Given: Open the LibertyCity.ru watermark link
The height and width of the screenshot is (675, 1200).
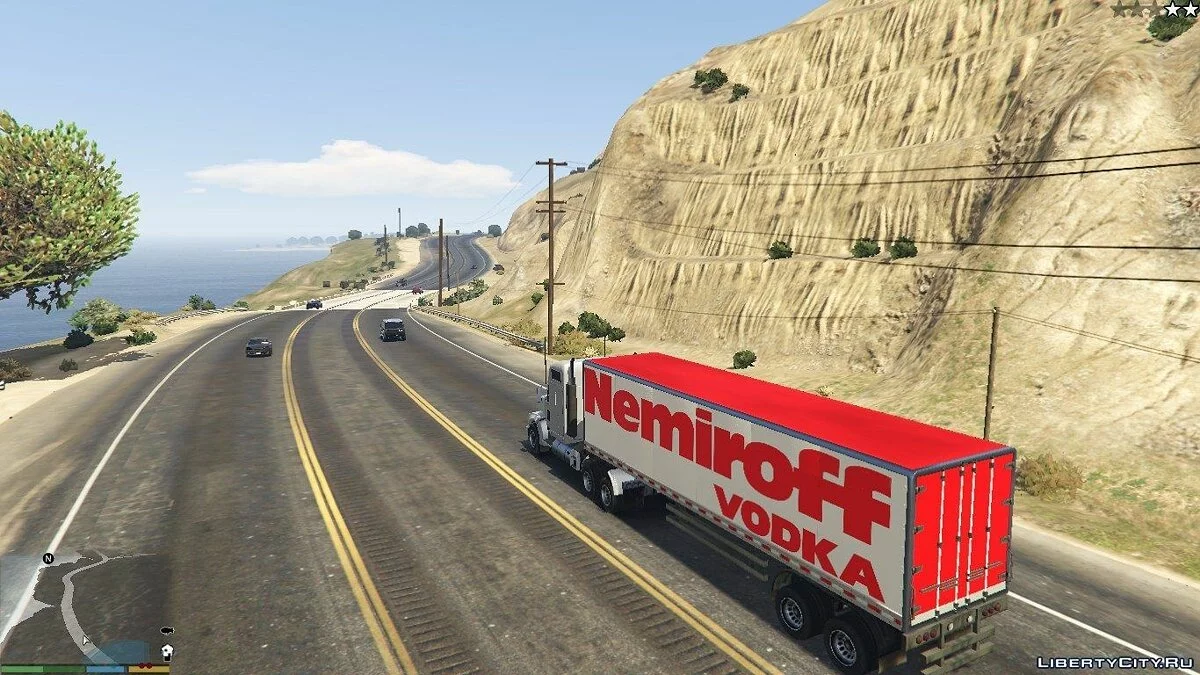Looking at the screenshot, I should pyautogui.click(x=1113, y=662).
